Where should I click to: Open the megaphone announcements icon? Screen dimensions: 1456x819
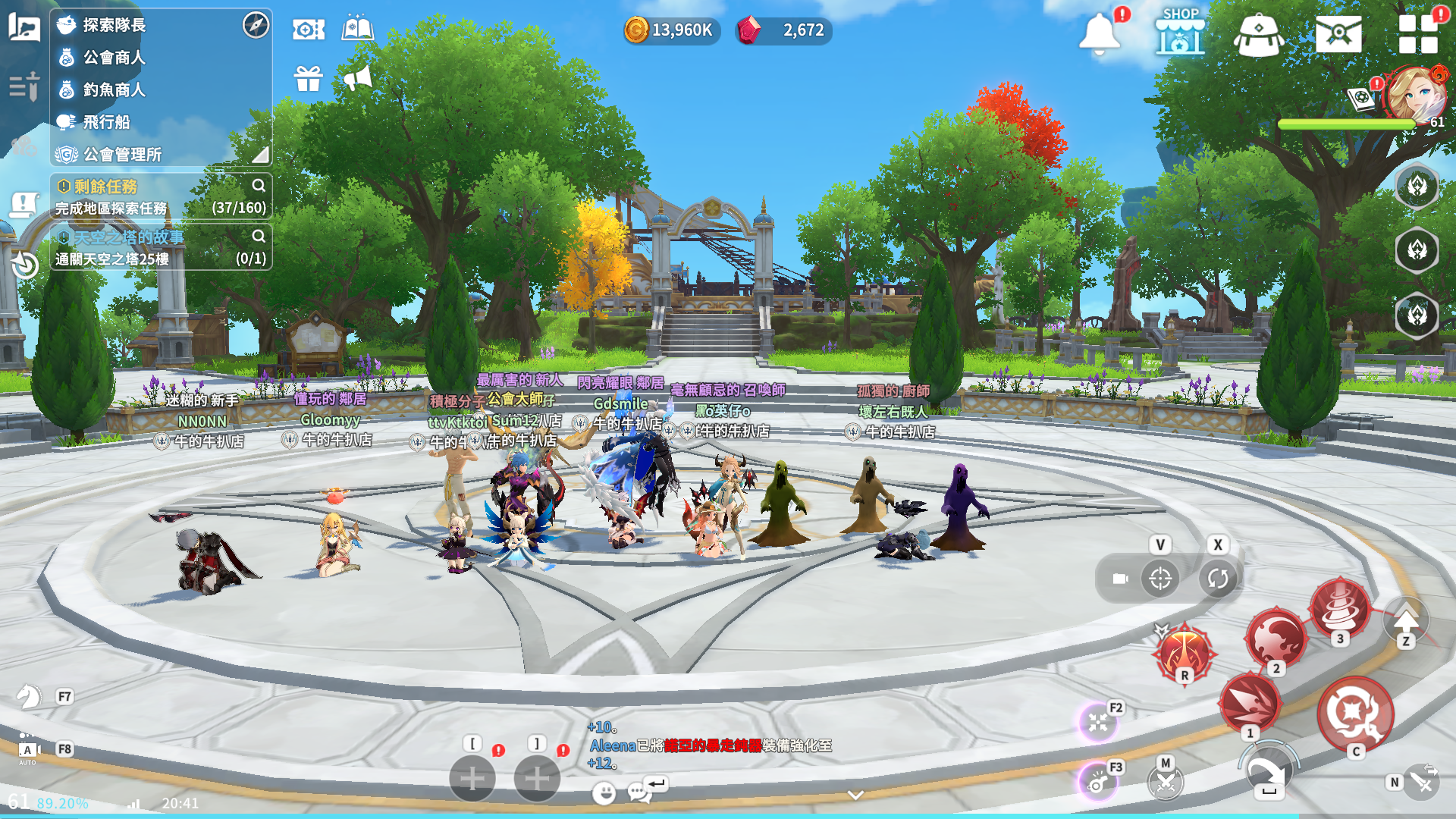(357, 77)
